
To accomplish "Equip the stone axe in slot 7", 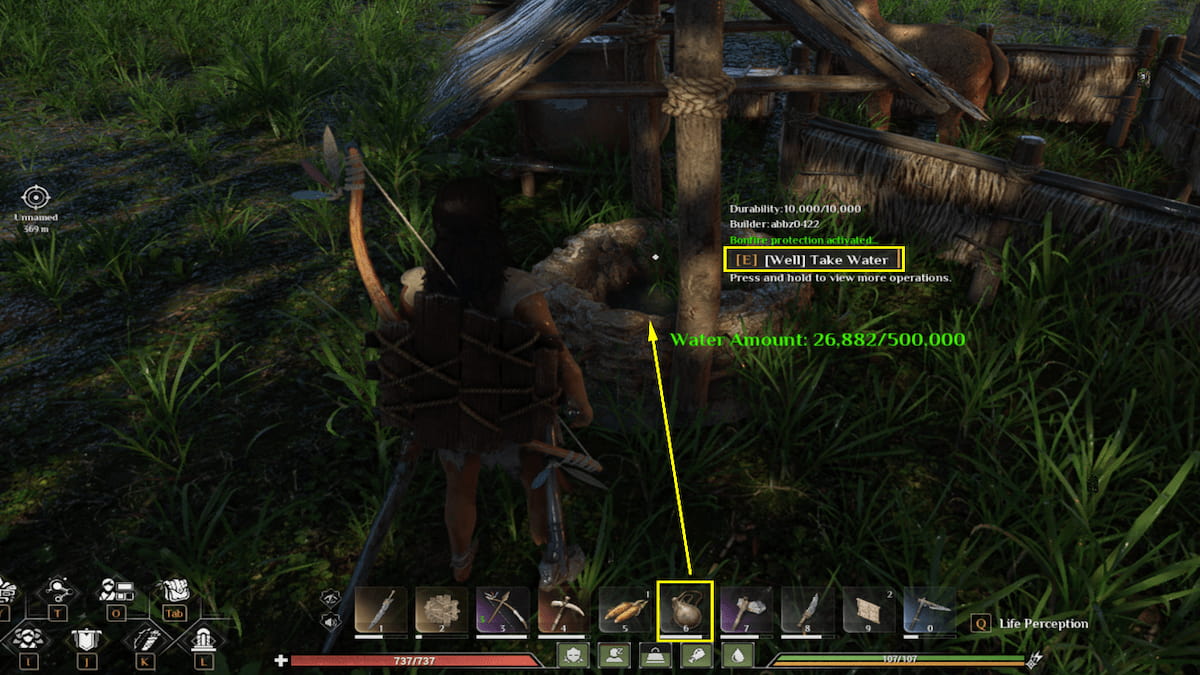I will click(746, 609).
